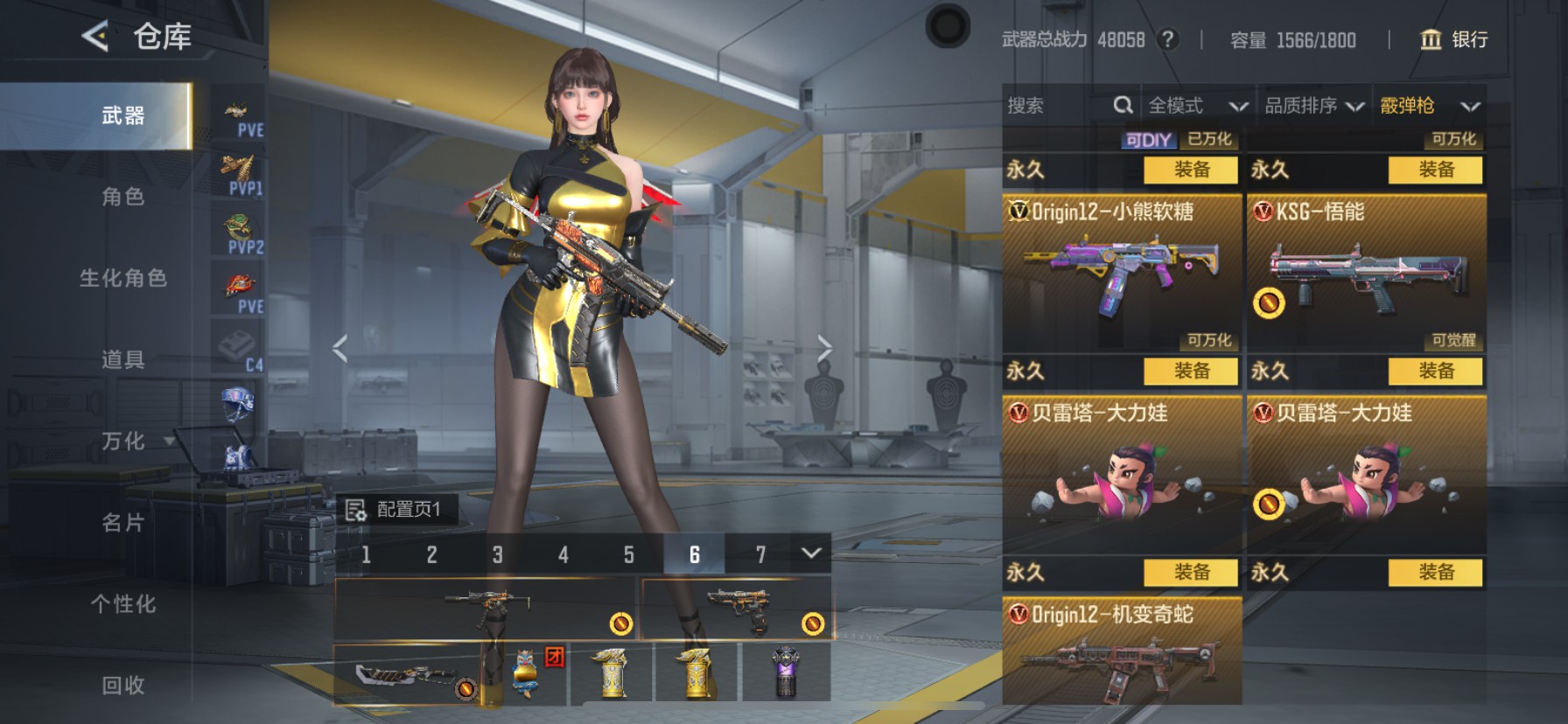Open the 霰弹枪 shotgun type dropdown
The width and height of the screenshot is (1568, 724).
[1429, 107]
